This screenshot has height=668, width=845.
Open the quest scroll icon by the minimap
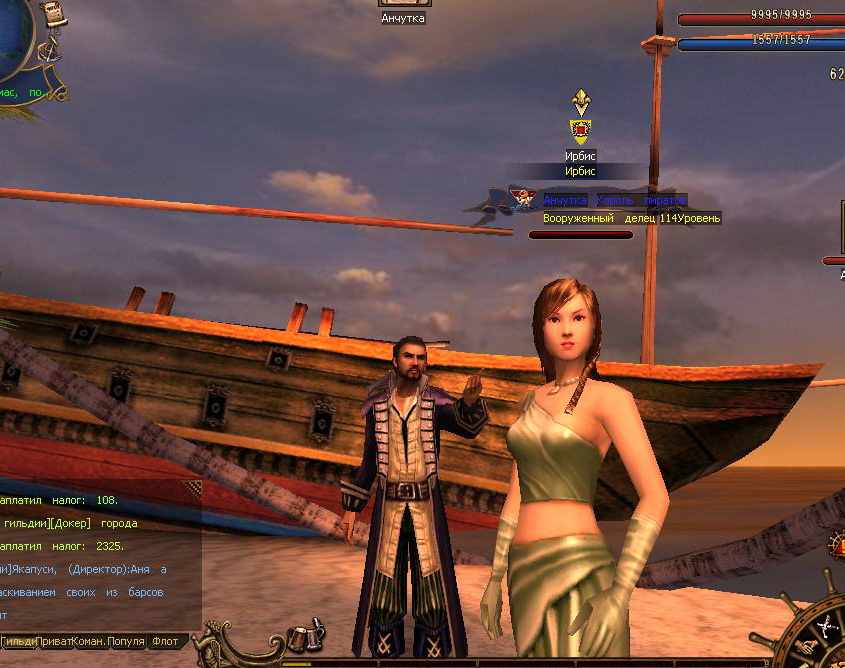coord(56,14)
